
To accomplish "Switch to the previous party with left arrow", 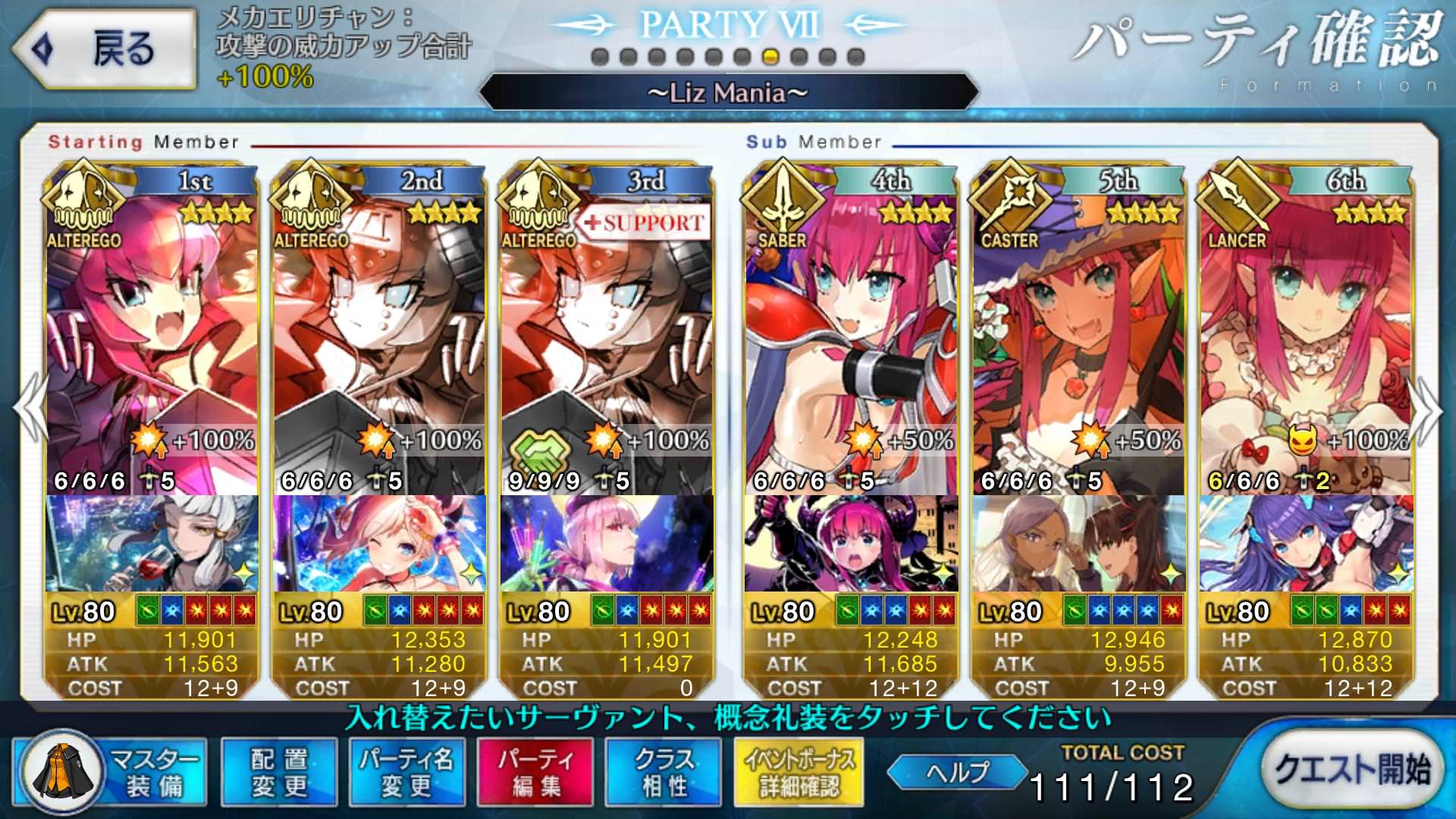I will pyautogui.click(x=30, y=409).
